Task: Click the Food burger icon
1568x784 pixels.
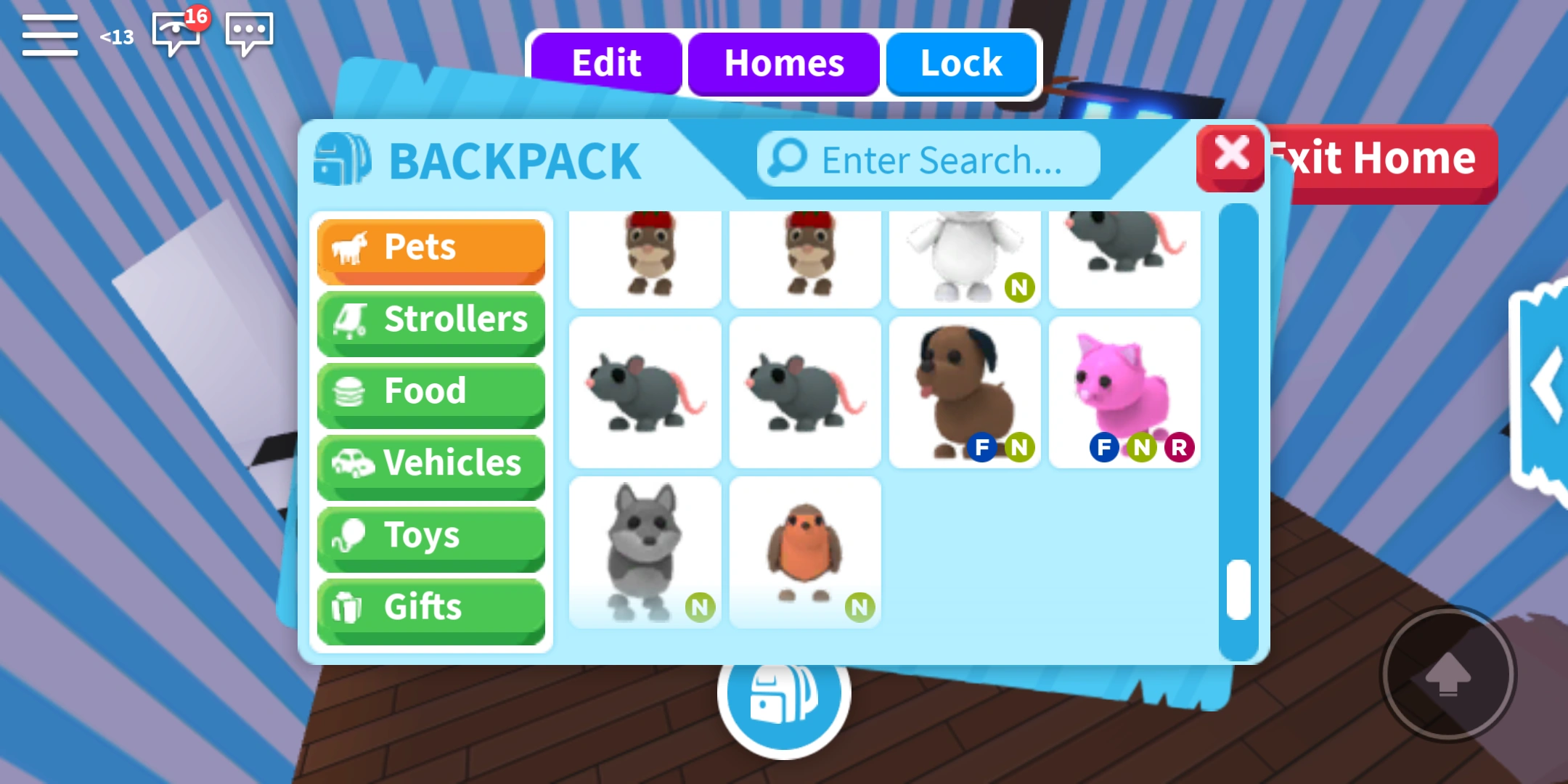Action: tap(354, 392)
